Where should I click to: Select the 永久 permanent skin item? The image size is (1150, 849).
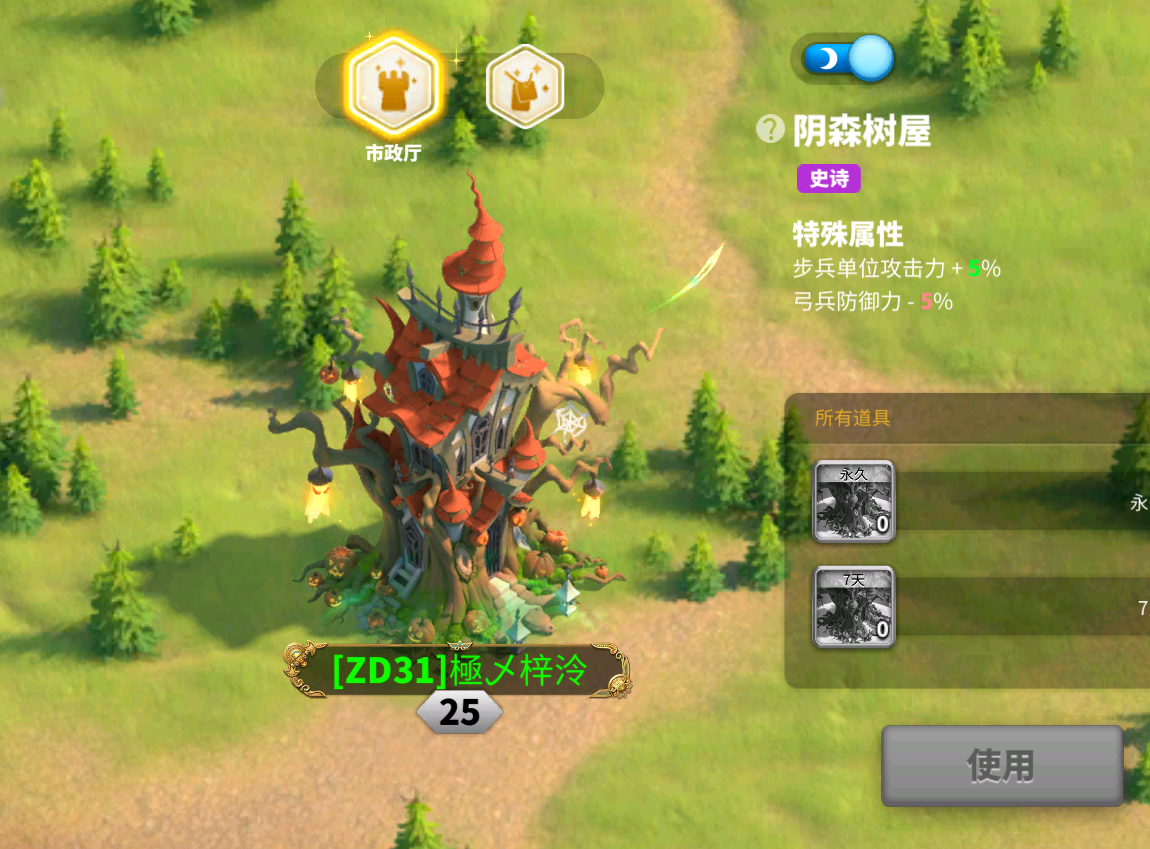click(x=853, y=501)
